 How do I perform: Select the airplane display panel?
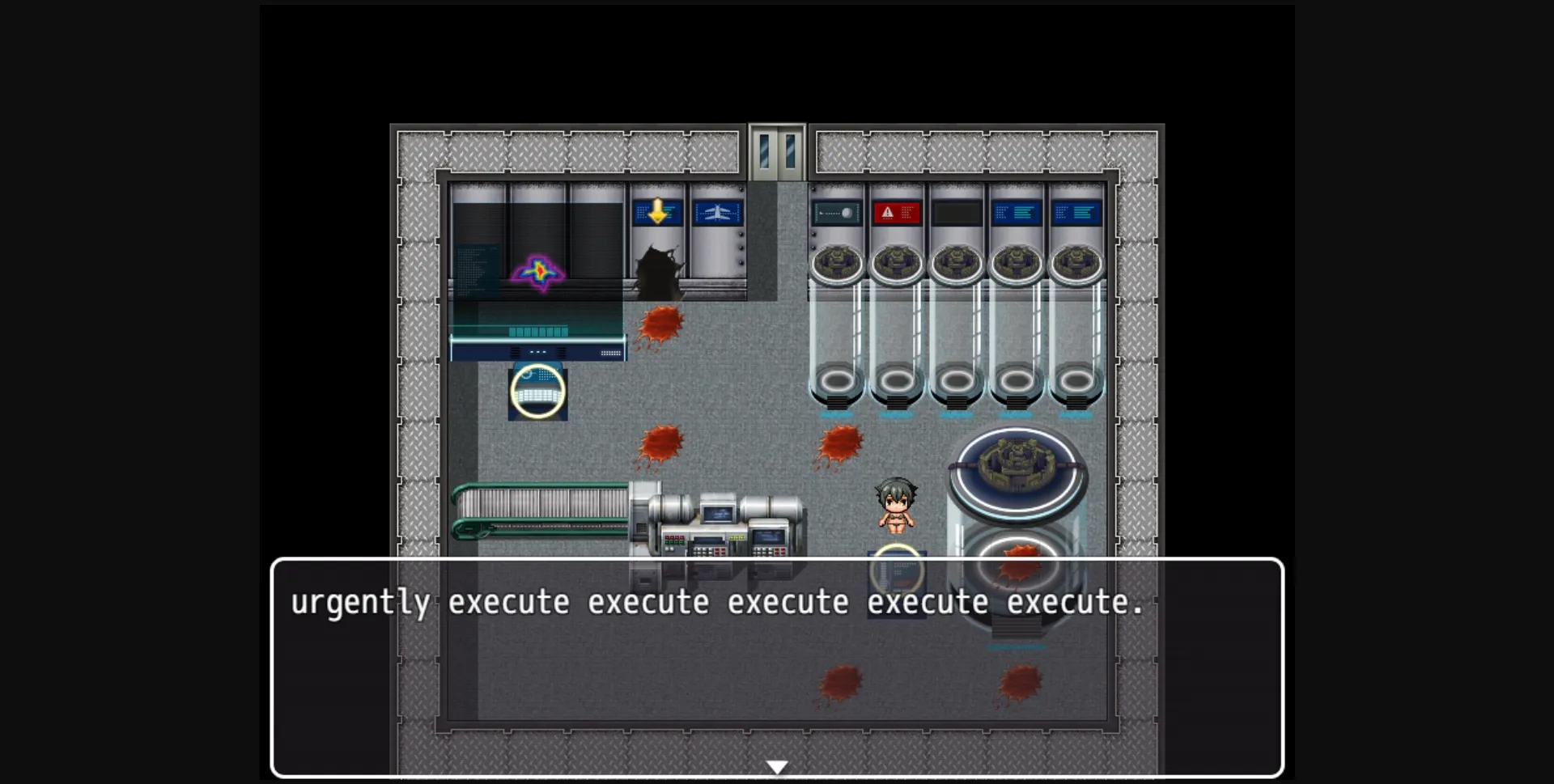[718, 212]
